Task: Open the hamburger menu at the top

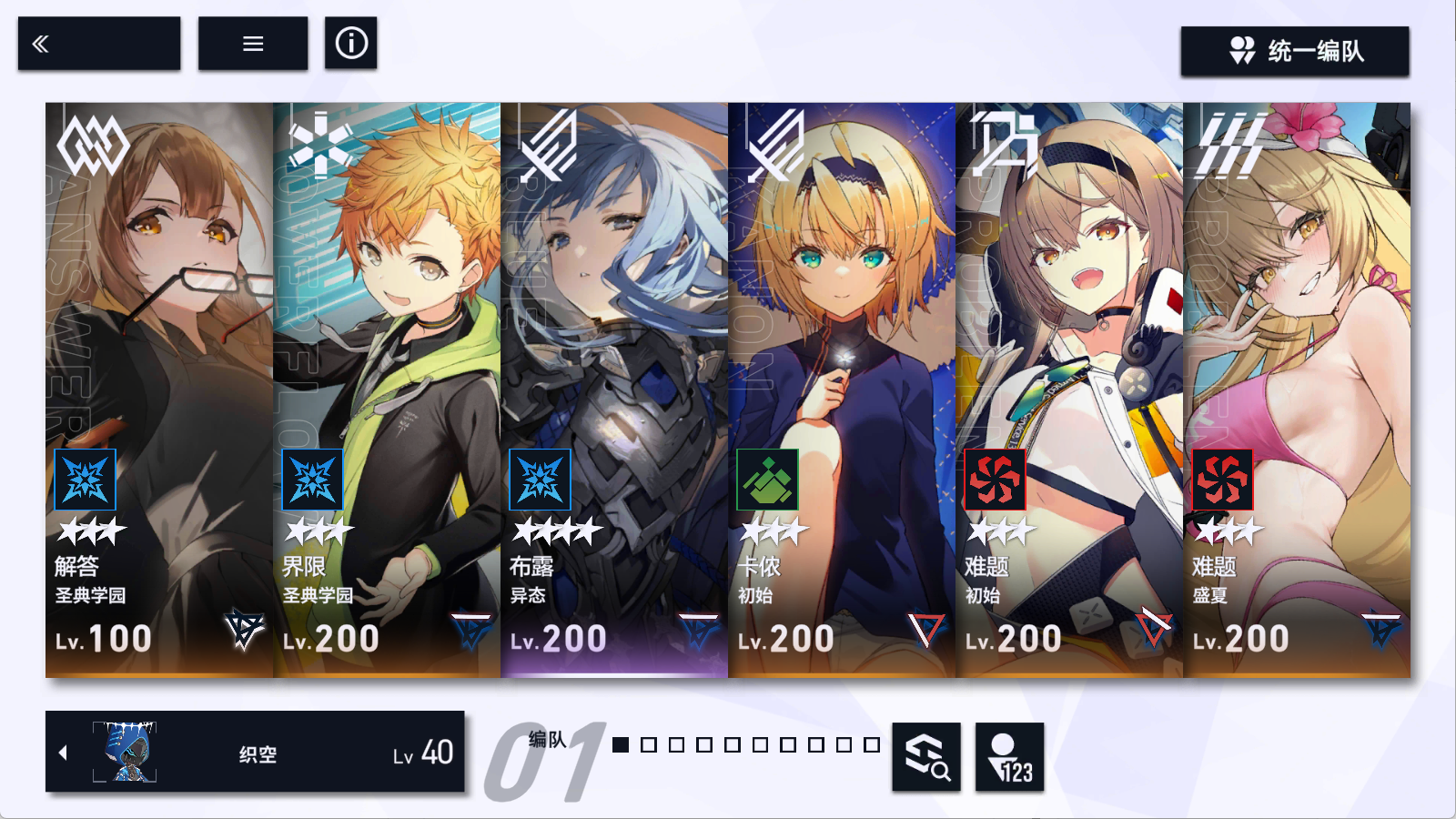Action: (252, 42)
